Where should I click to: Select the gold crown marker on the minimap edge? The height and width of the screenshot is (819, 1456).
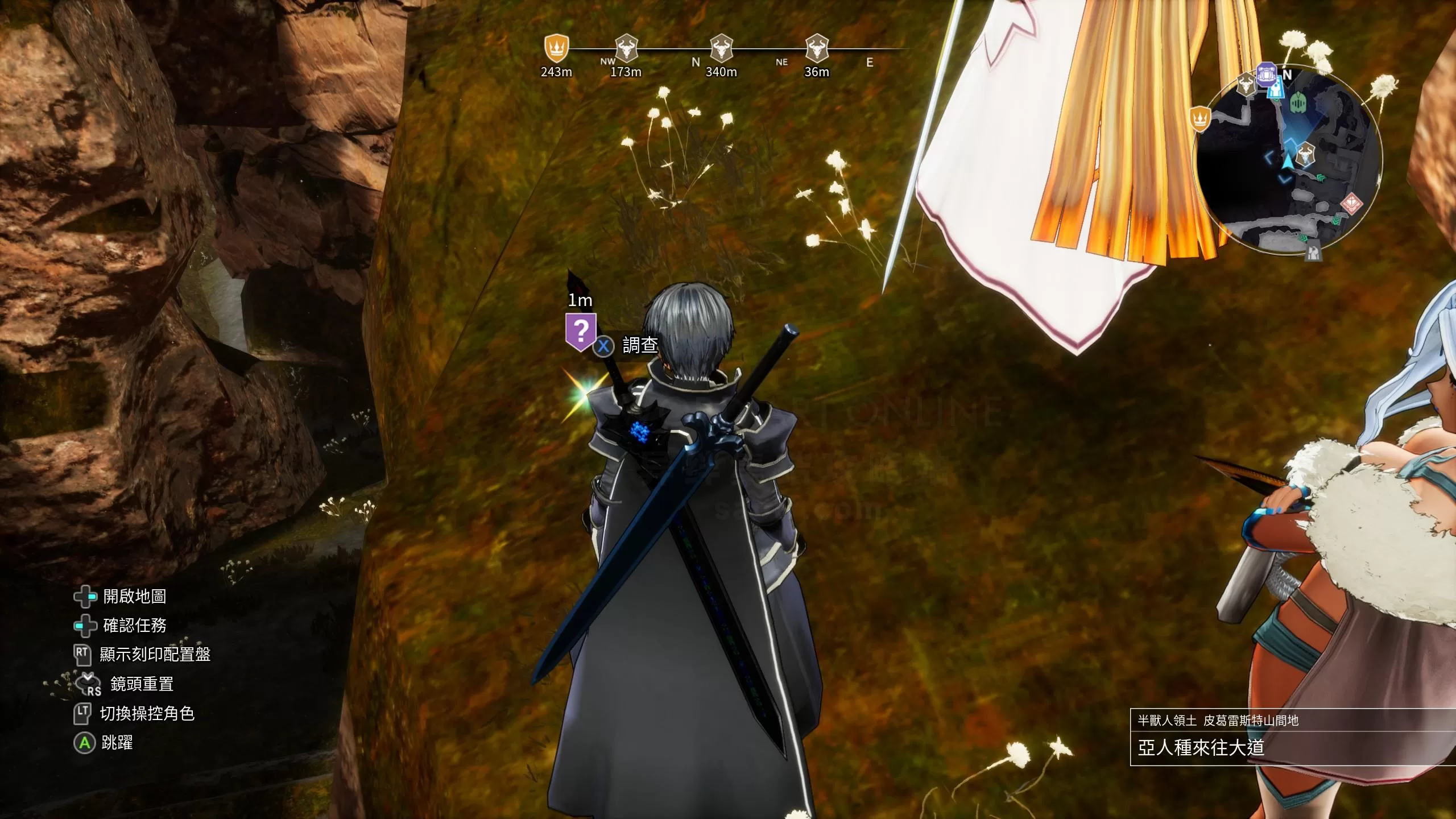tap(1200, 119)
